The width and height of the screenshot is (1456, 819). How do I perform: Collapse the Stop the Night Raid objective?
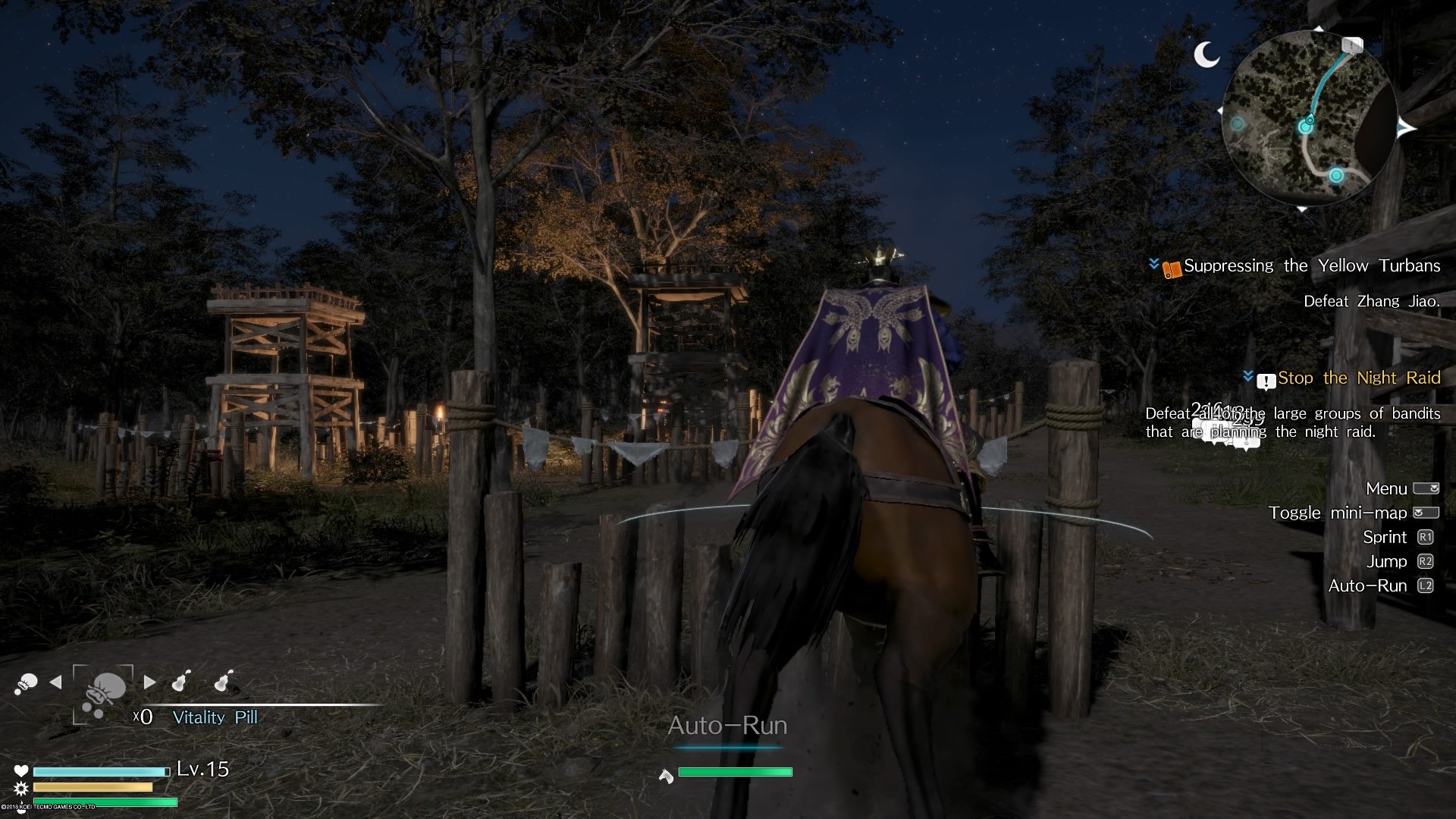point(1247,378)
